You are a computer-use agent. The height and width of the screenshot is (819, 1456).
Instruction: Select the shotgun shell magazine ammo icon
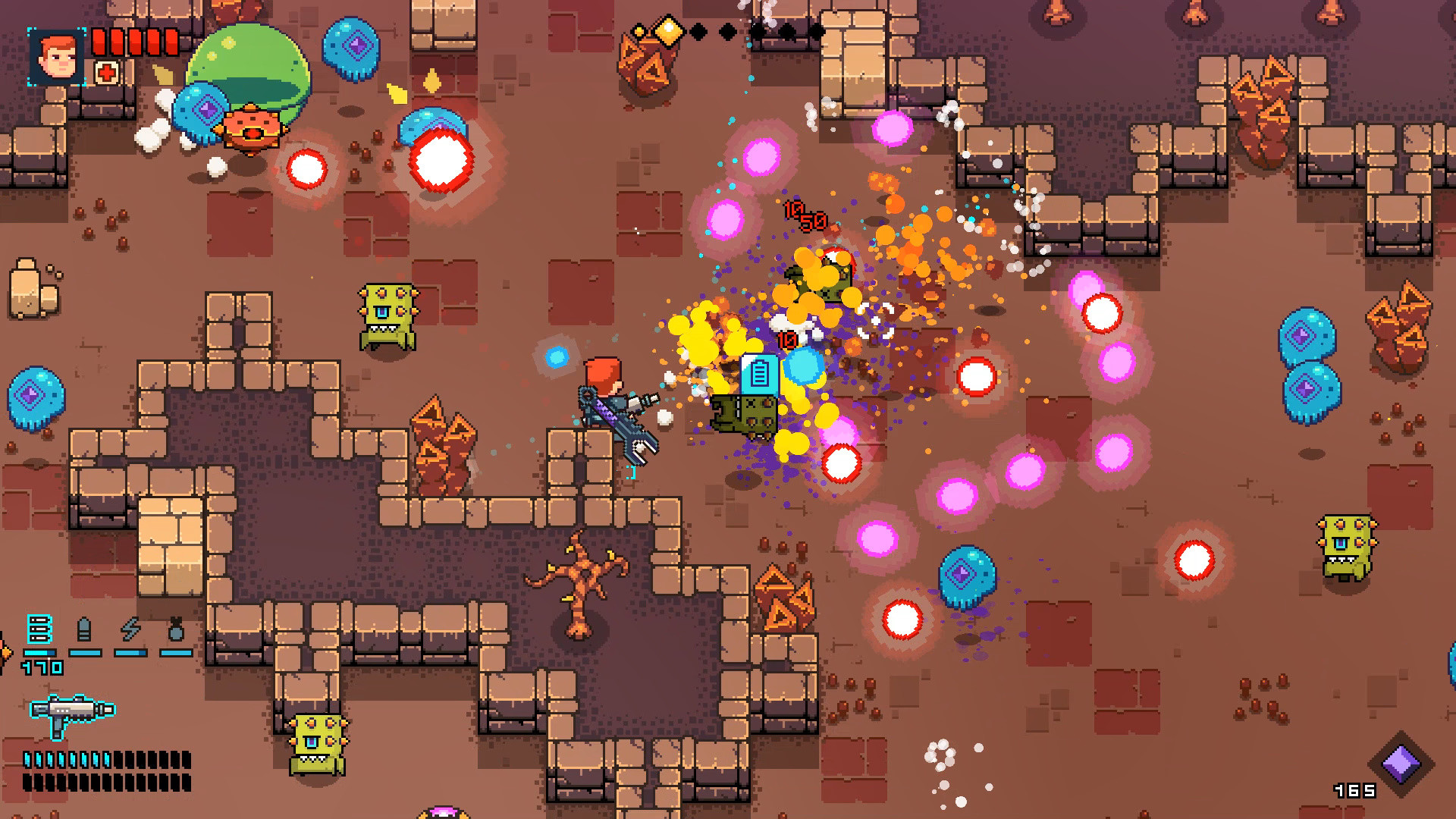39,627
